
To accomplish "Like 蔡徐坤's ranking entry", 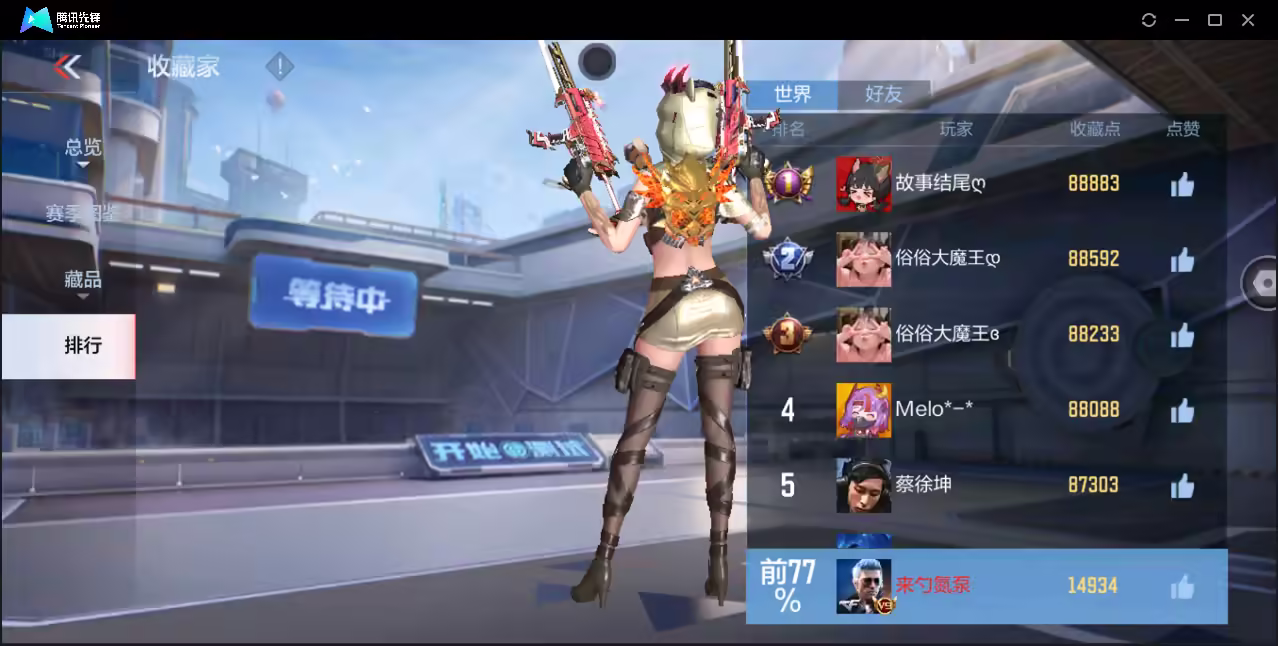I will (1182, 486).
